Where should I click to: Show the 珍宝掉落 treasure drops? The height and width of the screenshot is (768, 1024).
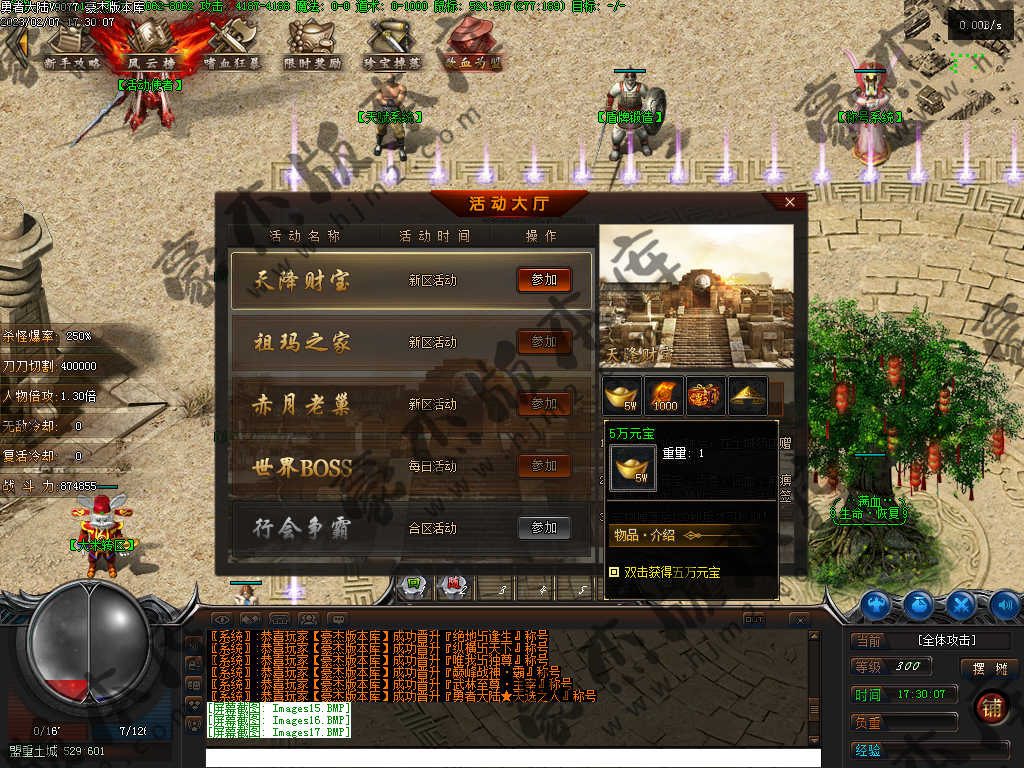click(392, 45)
